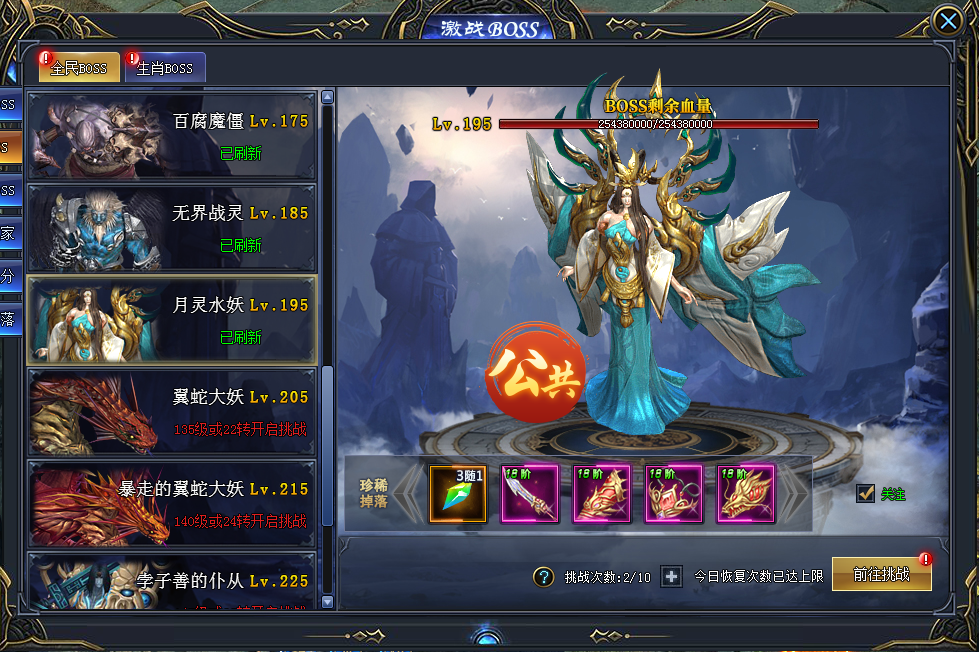The image size is (979, 652).
Task: Click the boss list scroll-up arrow
Action: (x=327, y=98)
